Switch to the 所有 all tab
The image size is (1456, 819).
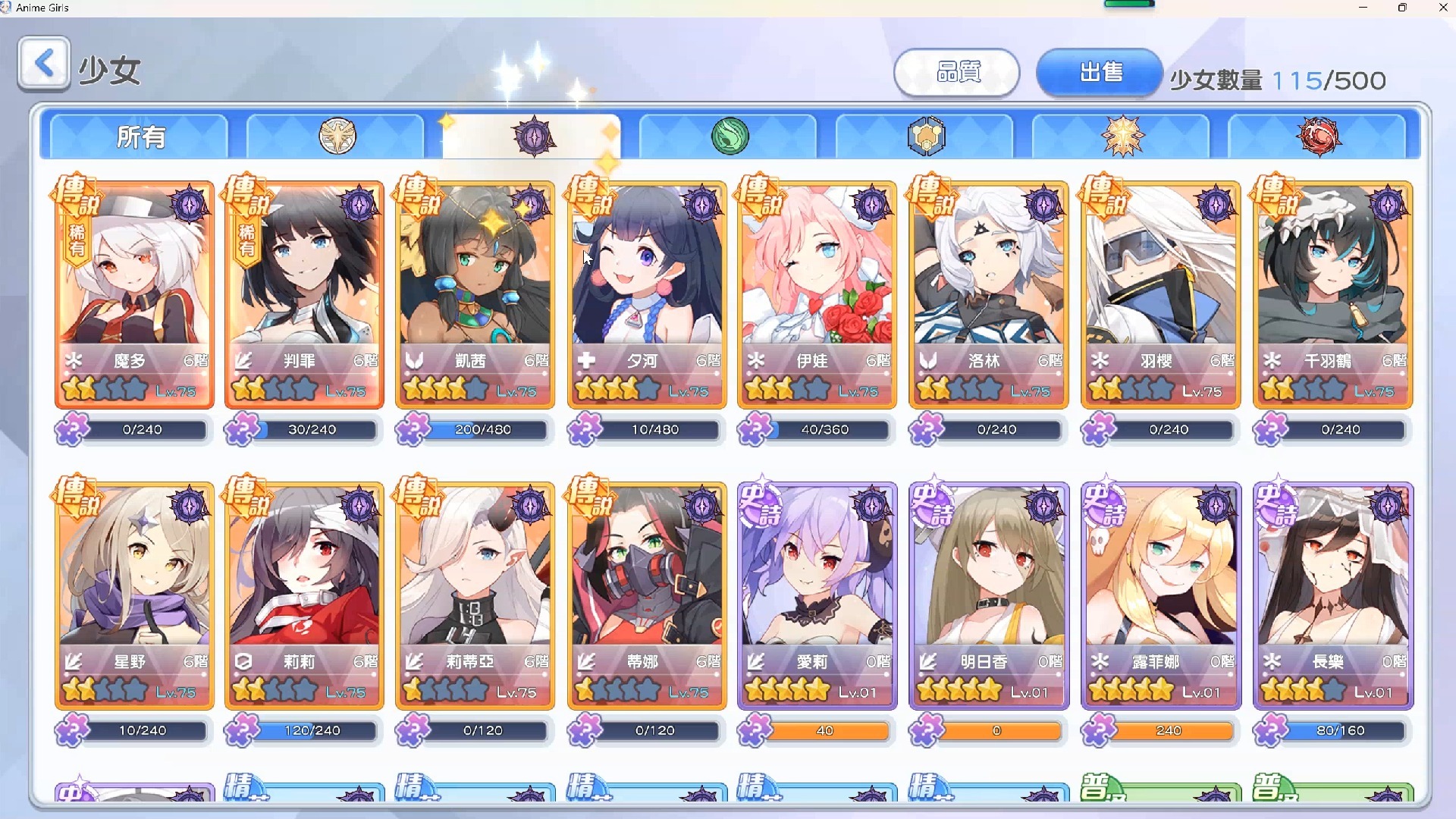[x=140, y=137]
